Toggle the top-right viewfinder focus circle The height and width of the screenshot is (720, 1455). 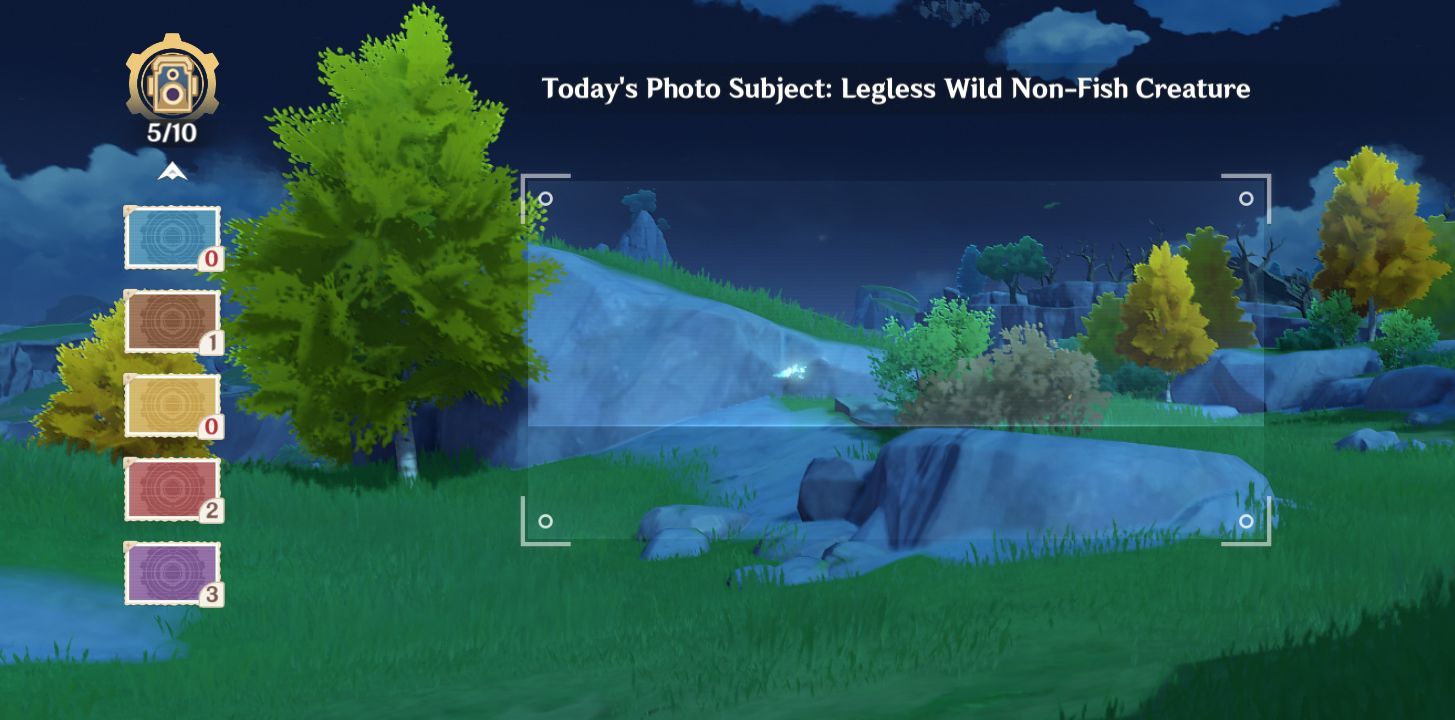click(1246, 199)
